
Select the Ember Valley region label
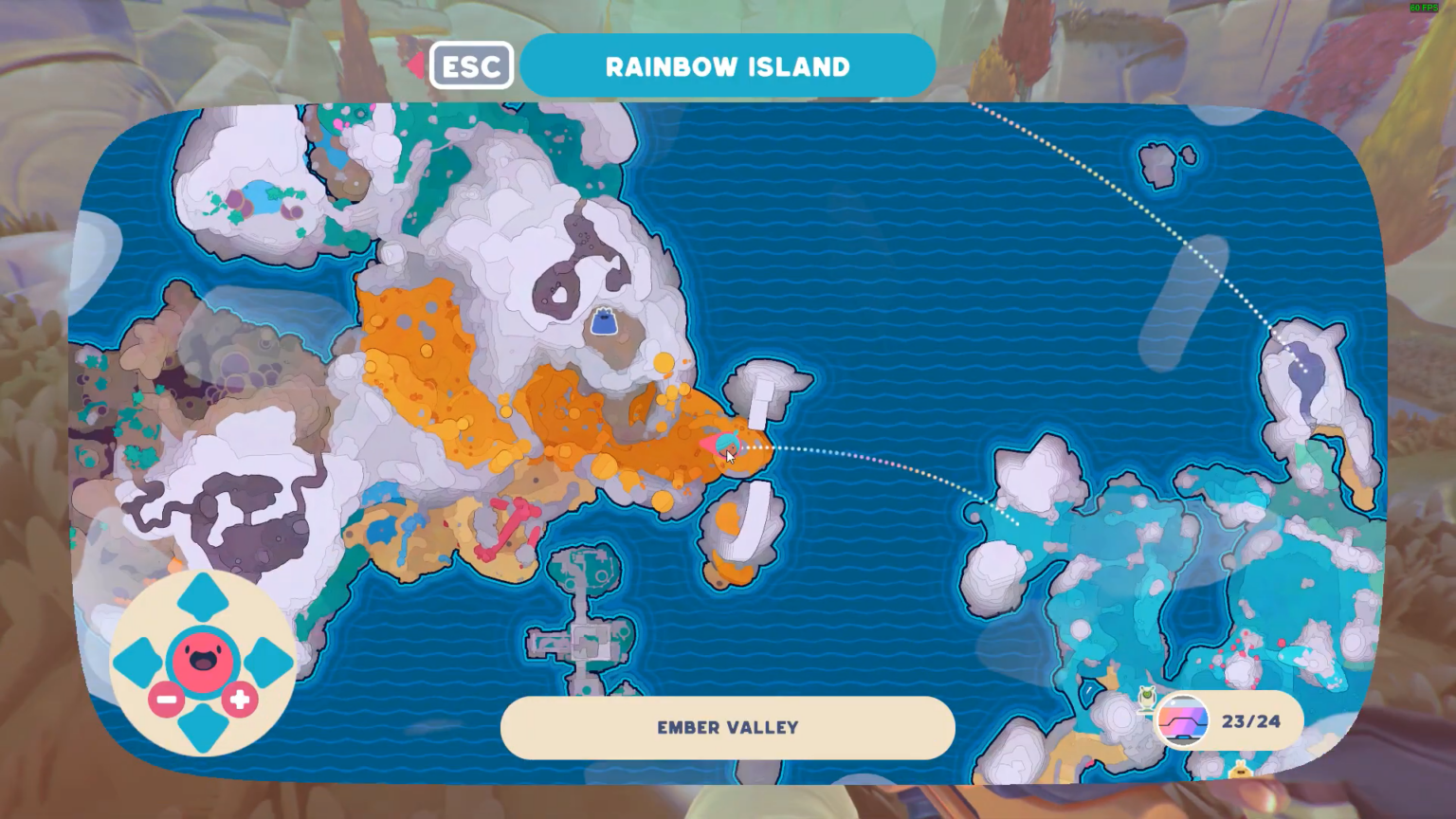click(x=727, y=728)
